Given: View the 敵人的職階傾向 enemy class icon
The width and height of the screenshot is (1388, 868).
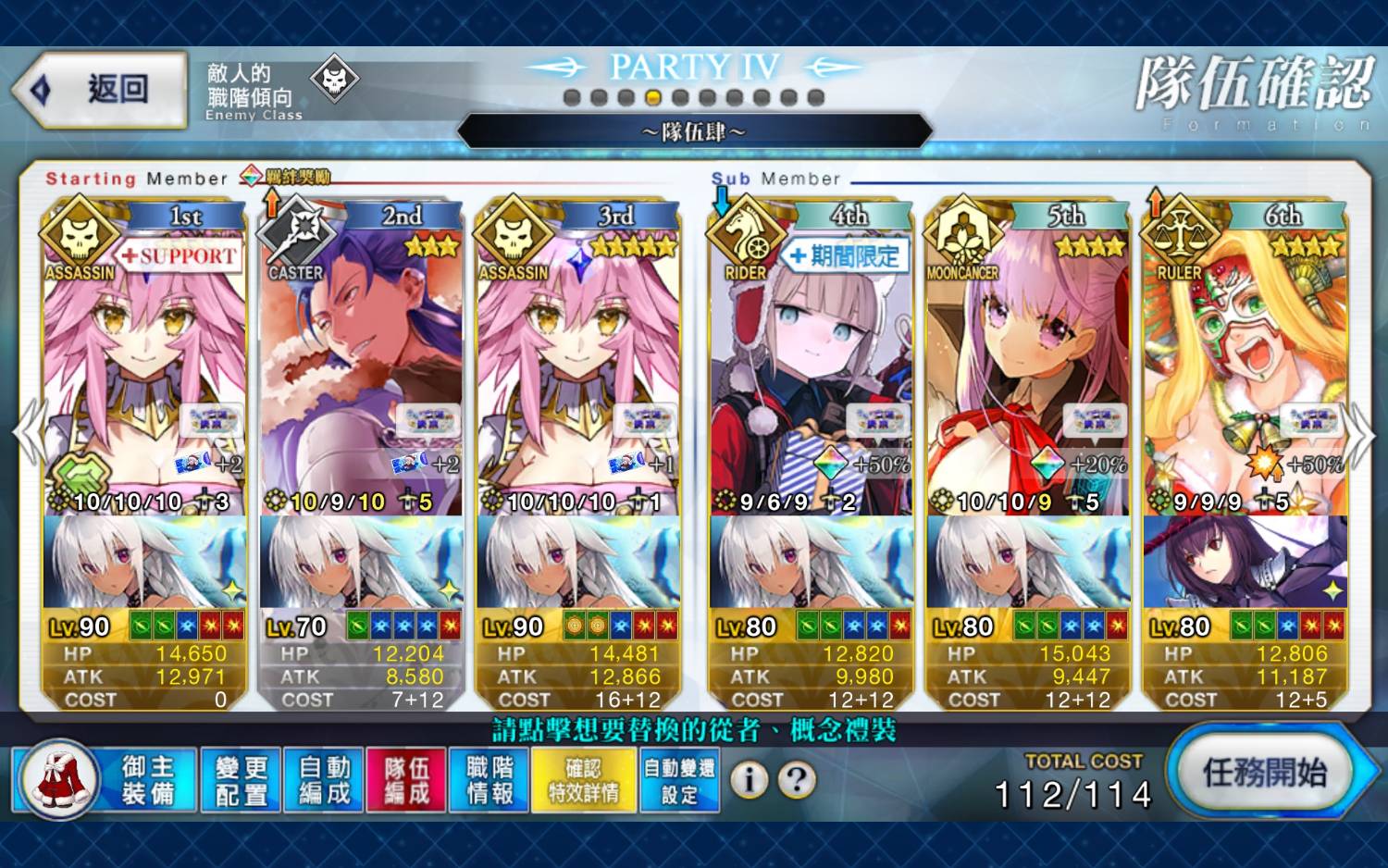Looking at the screenshot, I should tap(334, 81).
